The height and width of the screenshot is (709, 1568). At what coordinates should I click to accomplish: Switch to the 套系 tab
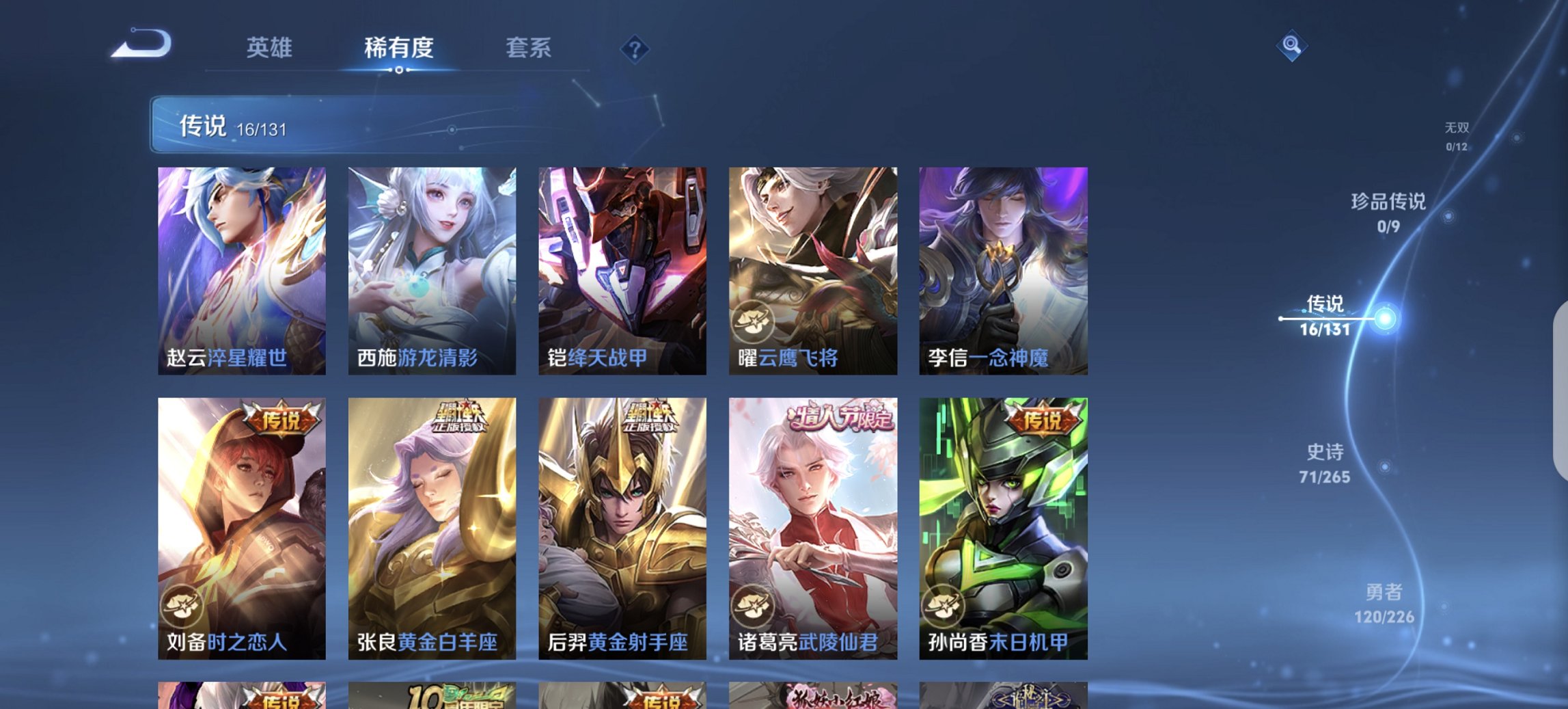(x=527, y=48)
